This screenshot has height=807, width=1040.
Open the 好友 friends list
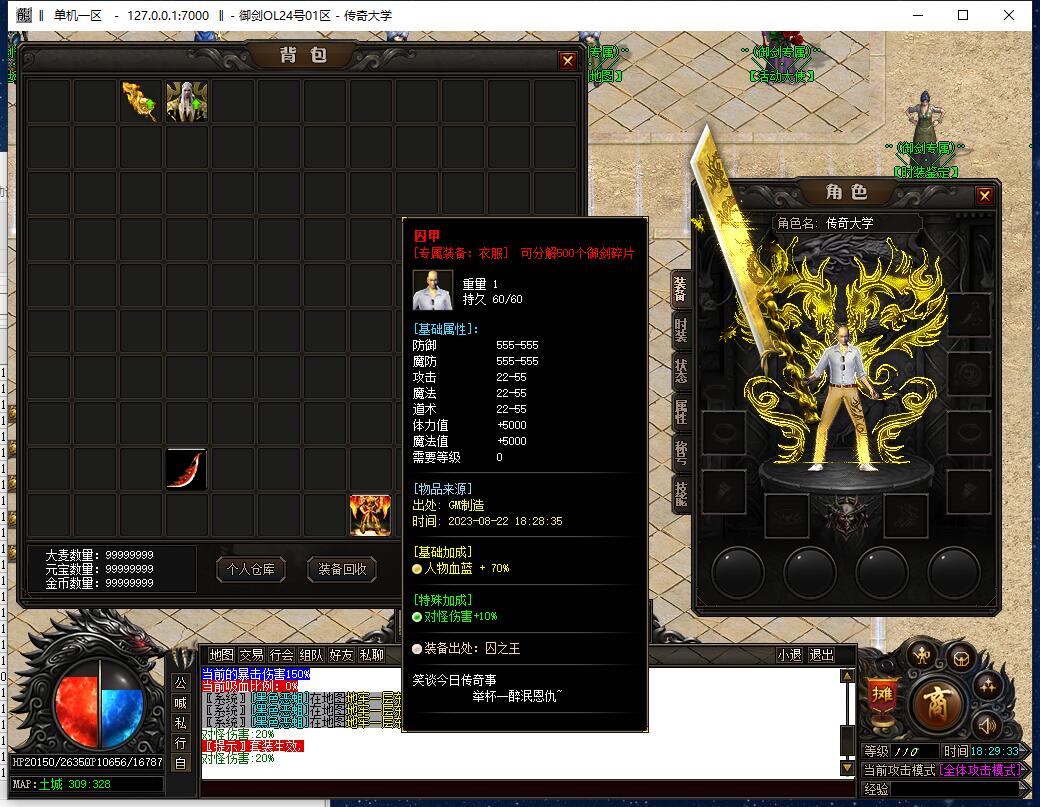tap(341, 655)
